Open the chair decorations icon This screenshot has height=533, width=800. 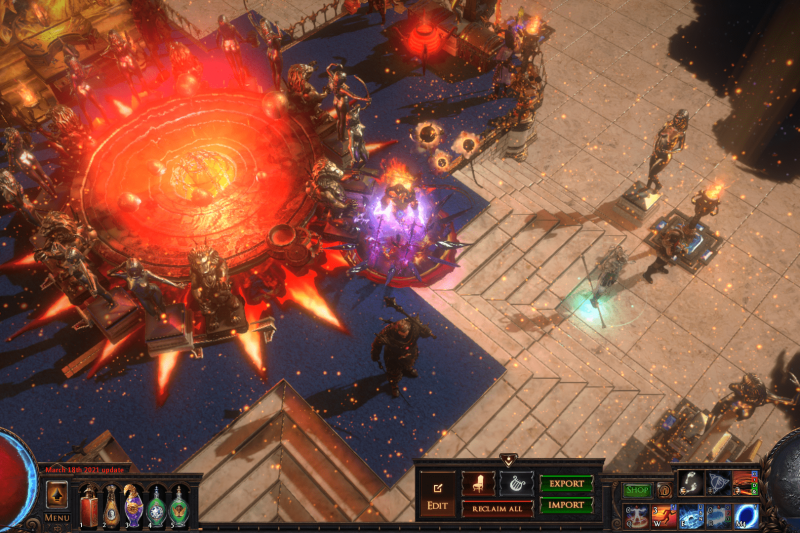(477, 483)
